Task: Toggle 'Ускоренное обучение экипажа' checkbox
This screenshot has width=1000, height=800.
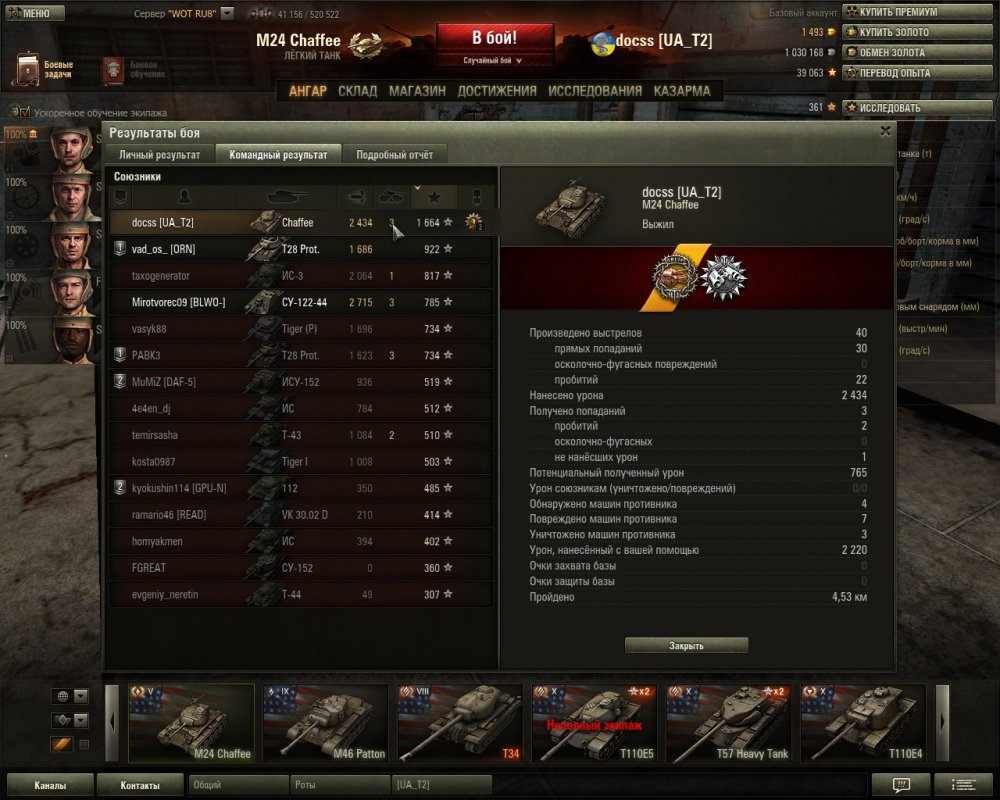Action: [x=24, y=113]
